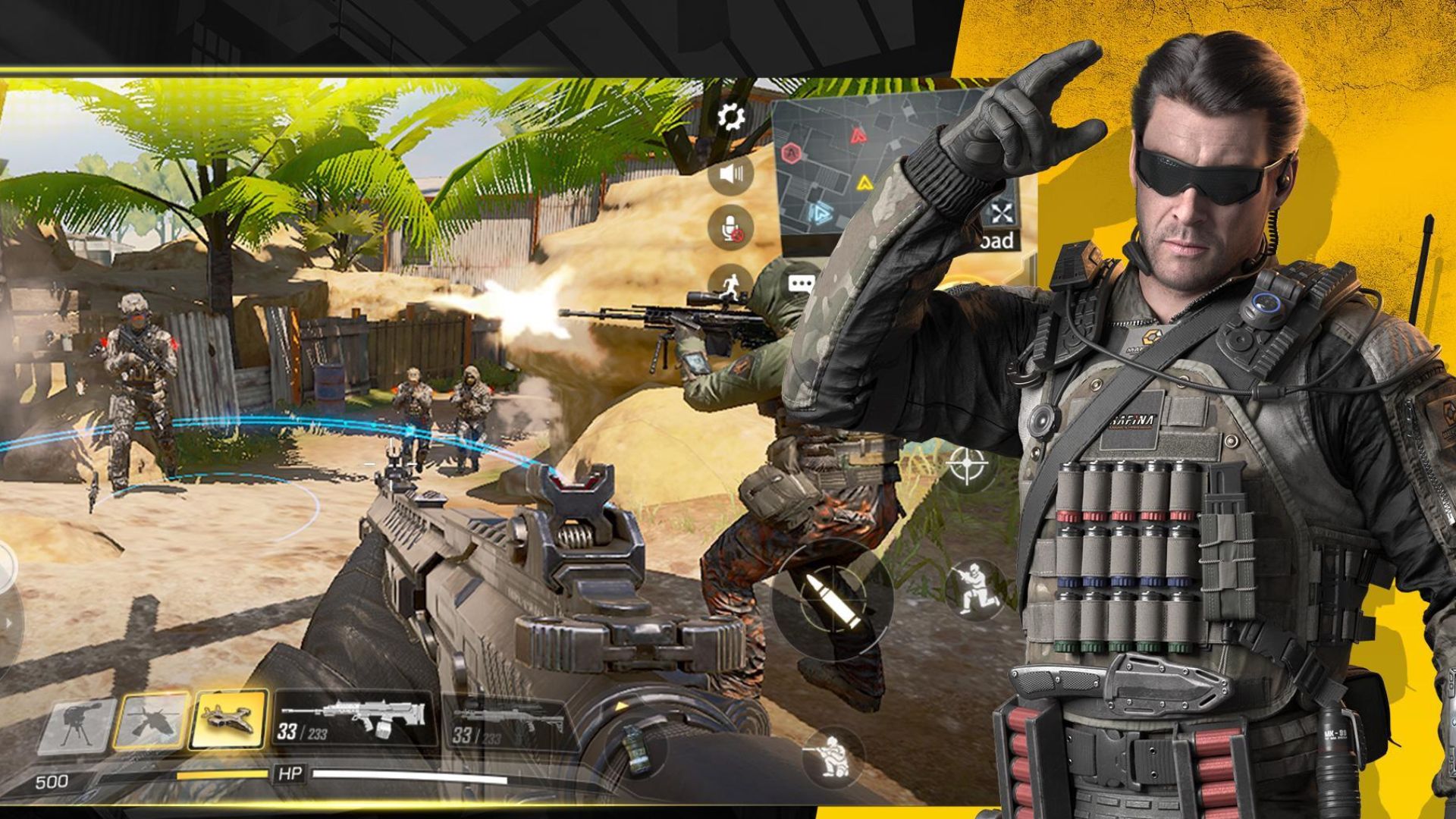Expand the minimap with the fullscreen arrows
The image size is (1456, 819).
1001,215
